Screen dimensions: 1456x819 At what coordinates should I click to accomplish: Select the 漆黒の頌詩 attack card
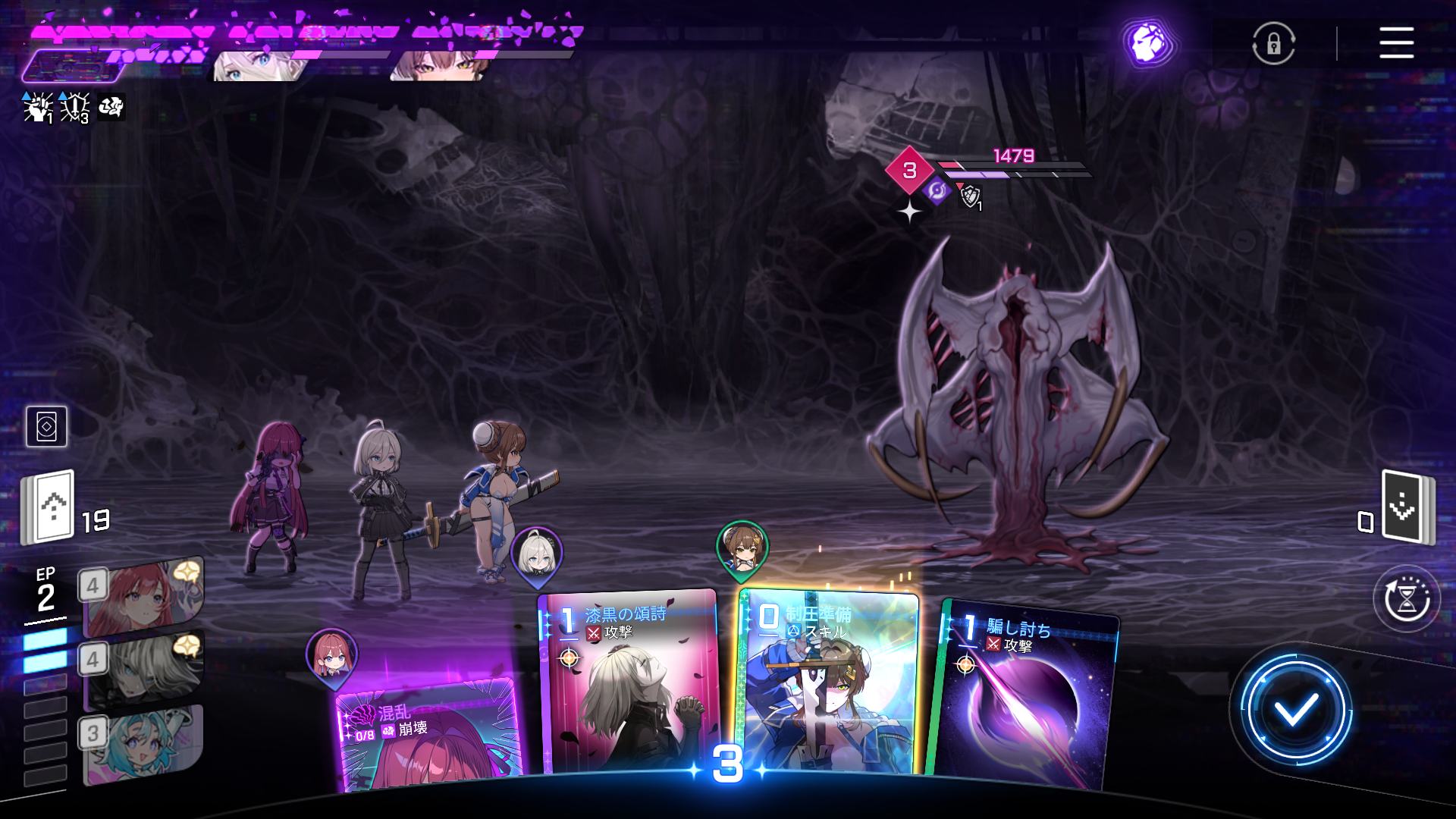coord(629,682)
